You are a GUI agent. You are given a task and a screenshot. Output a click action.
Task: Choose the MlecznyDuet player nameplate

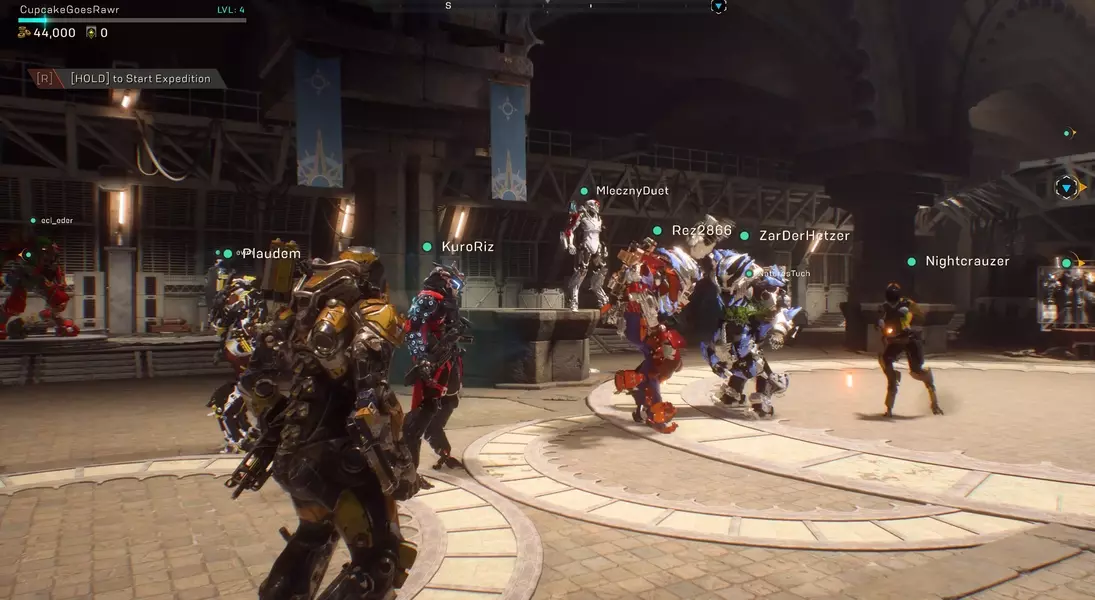click(632, 191)
